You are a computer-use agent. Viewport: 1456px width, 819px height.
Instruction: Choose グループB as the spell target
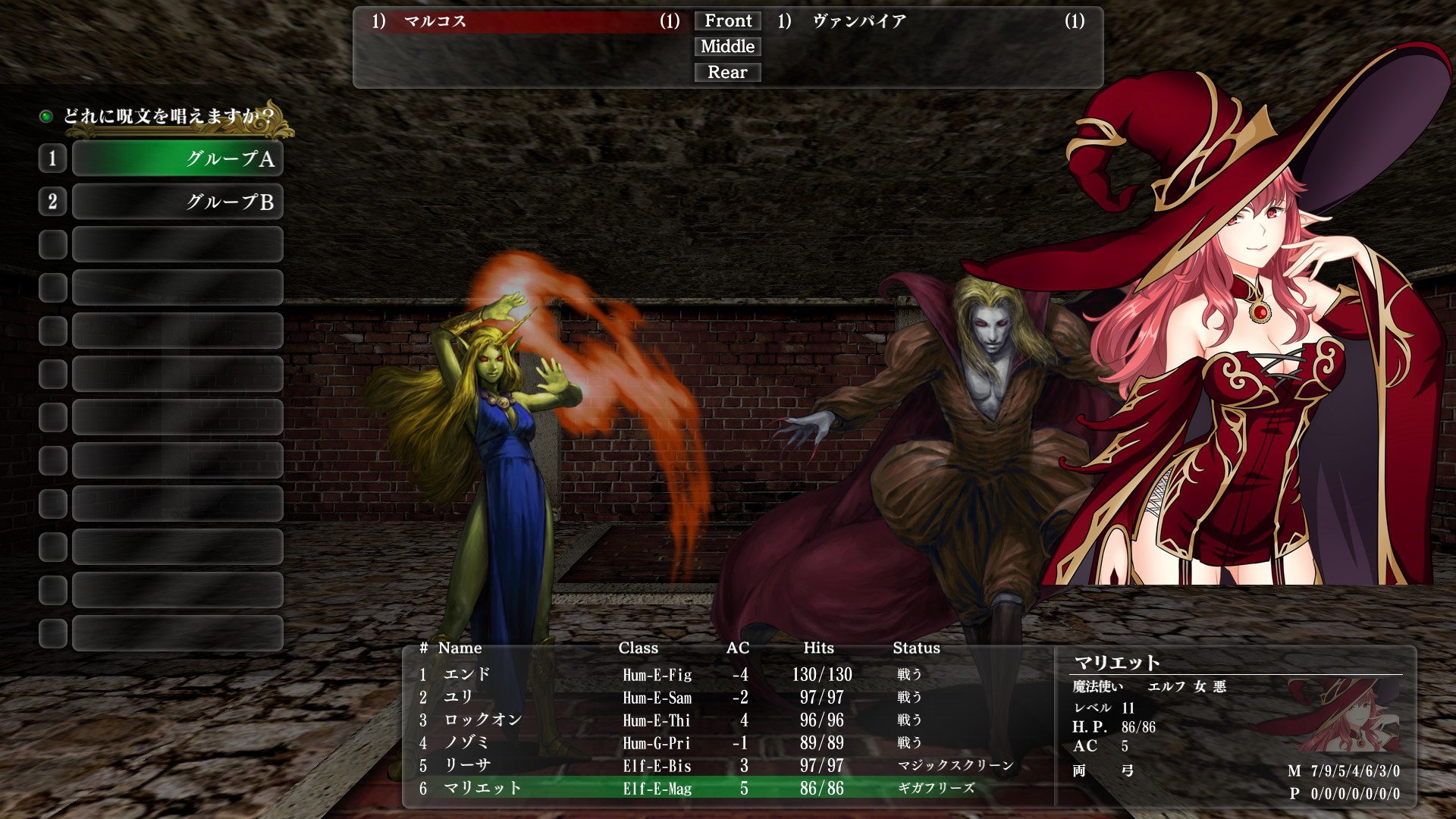pos(177,202)
